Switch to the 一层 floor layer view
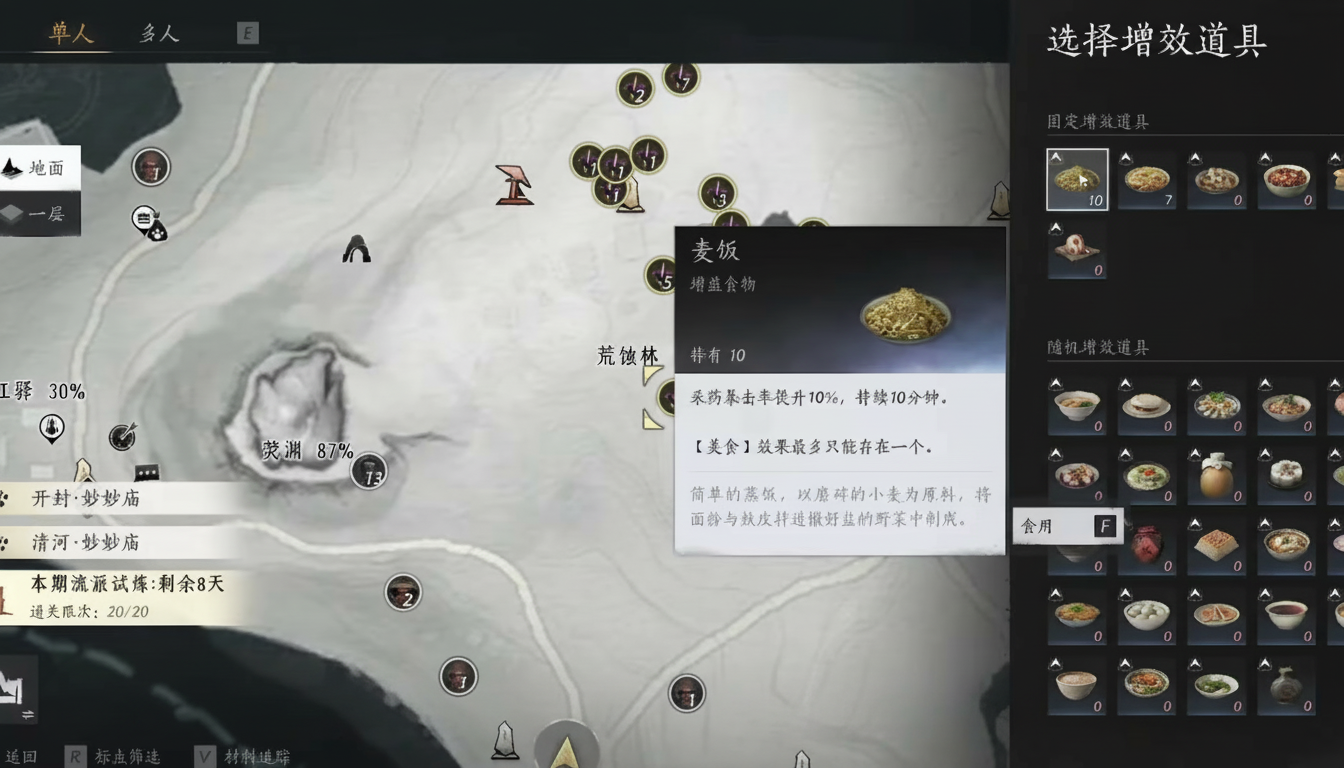 click(40, 214)
